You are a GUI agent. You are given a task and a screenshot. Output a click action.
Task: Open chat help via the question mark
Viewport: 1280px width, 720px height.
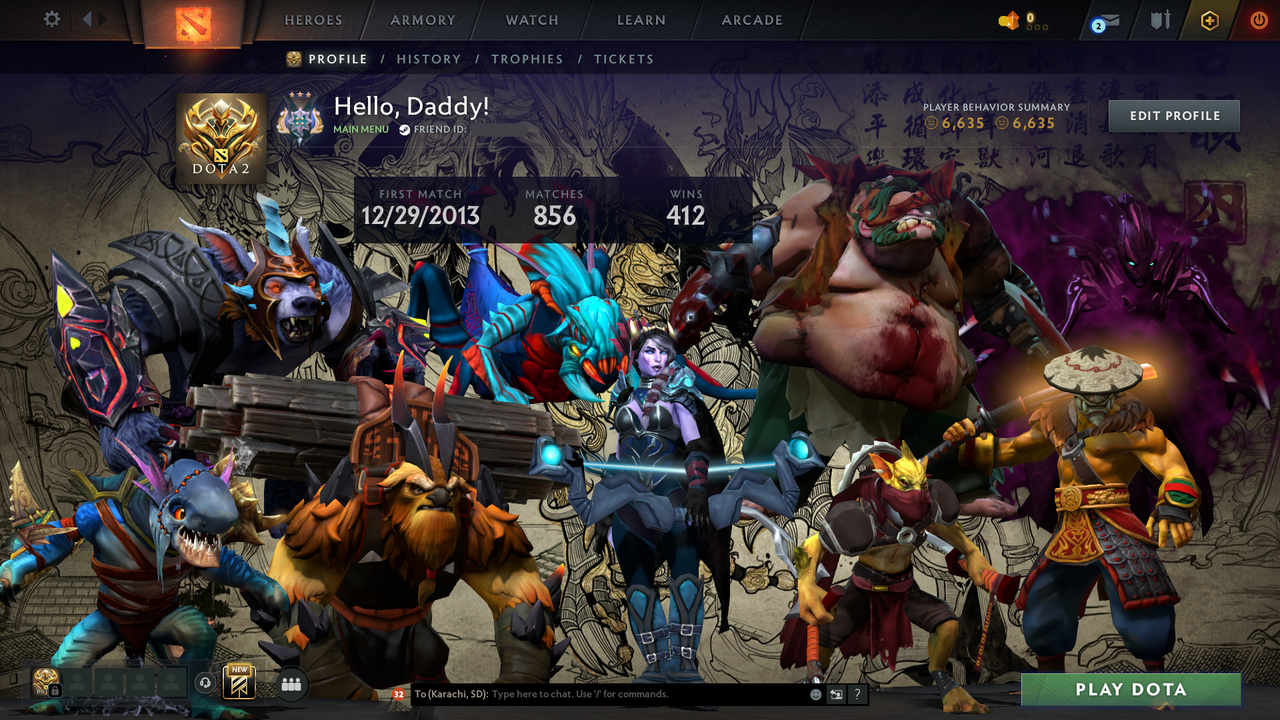pos(856,693)
